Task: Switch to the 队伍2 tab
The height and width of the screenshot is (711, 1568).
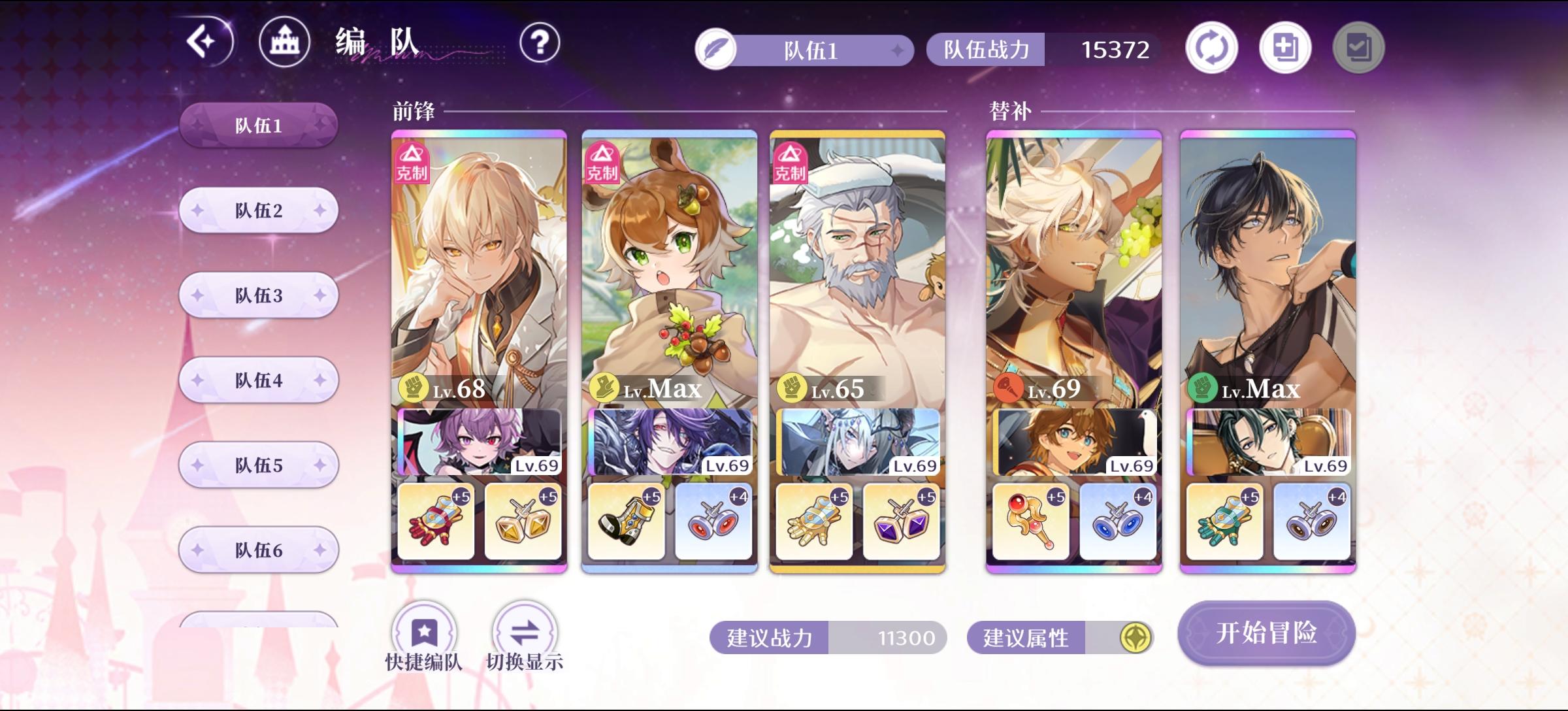Action: pos(258,210)
